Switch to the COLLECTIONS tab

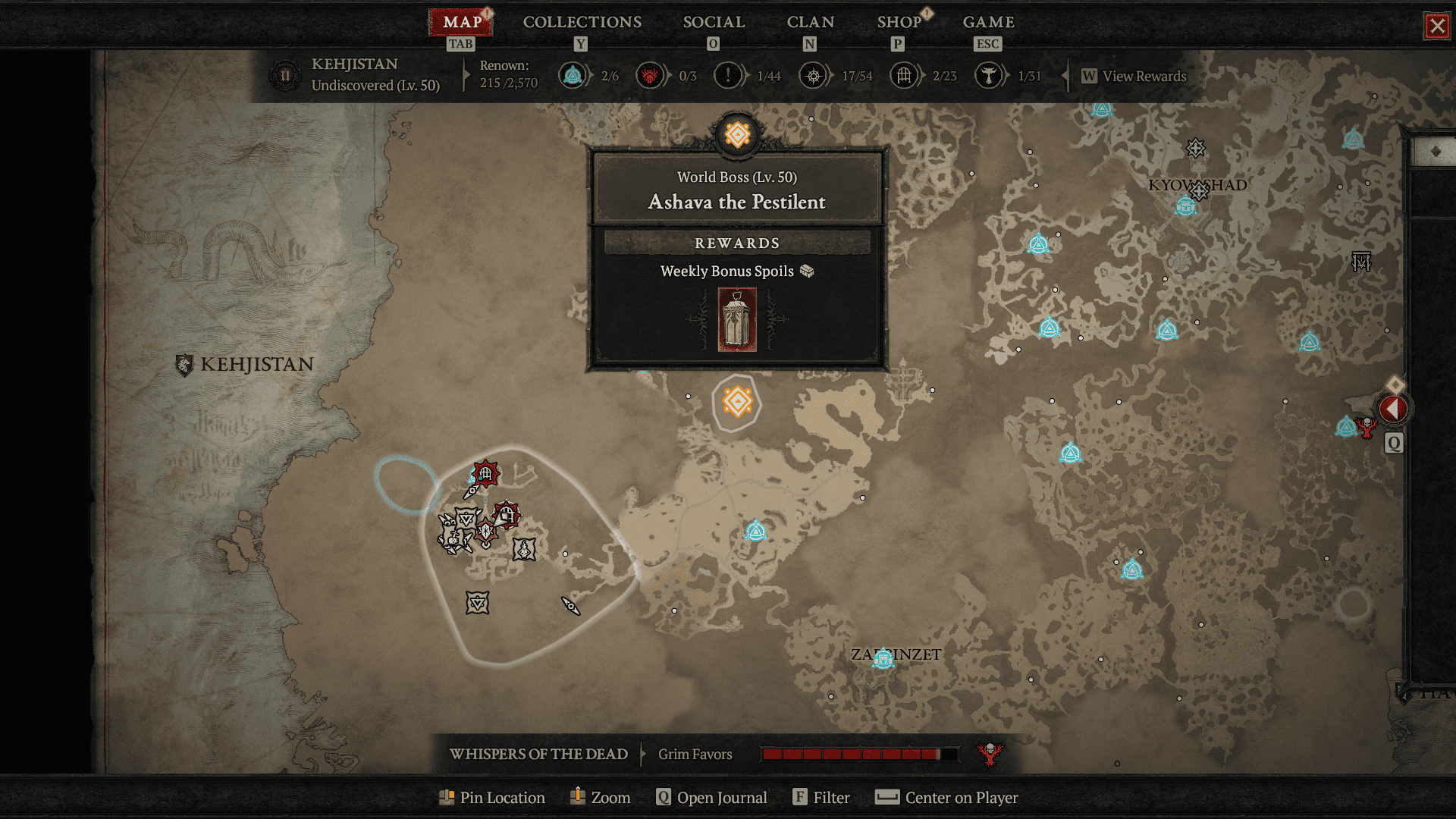(x=581, y=22)
